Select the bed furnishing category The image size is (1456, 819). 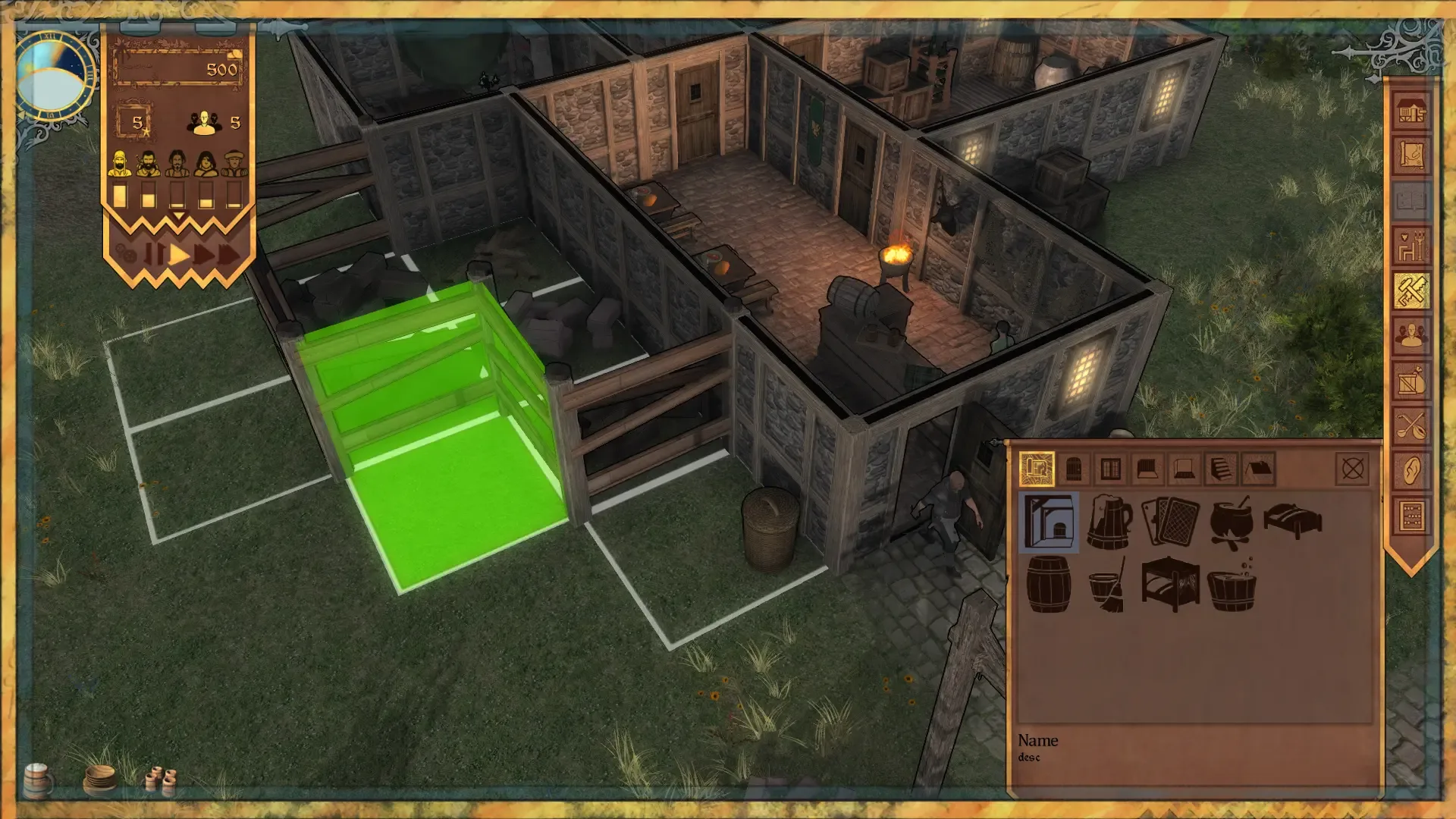tap(1293, 522)
